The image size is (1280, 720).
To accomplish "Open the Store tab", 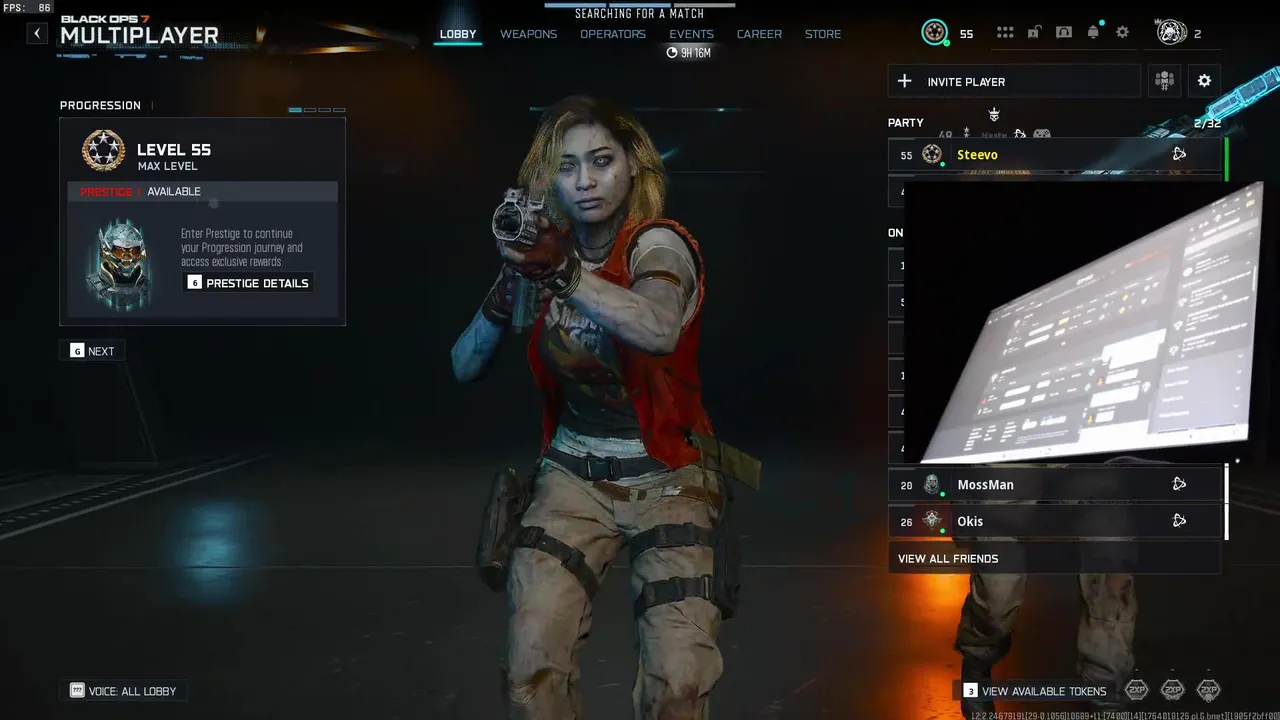I will 823,34.
